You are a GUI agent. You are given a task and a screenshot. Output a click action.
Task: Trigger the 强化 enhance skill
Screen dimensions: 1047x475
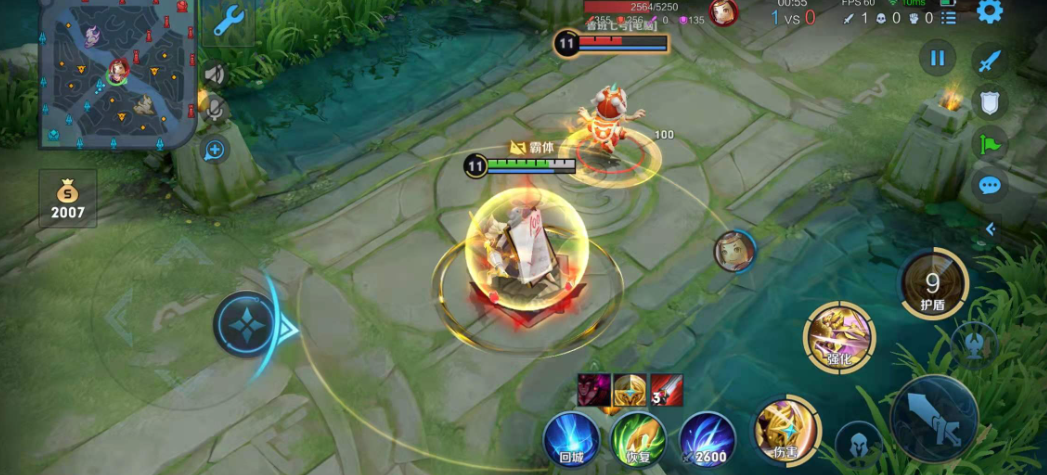click(838, 338)
